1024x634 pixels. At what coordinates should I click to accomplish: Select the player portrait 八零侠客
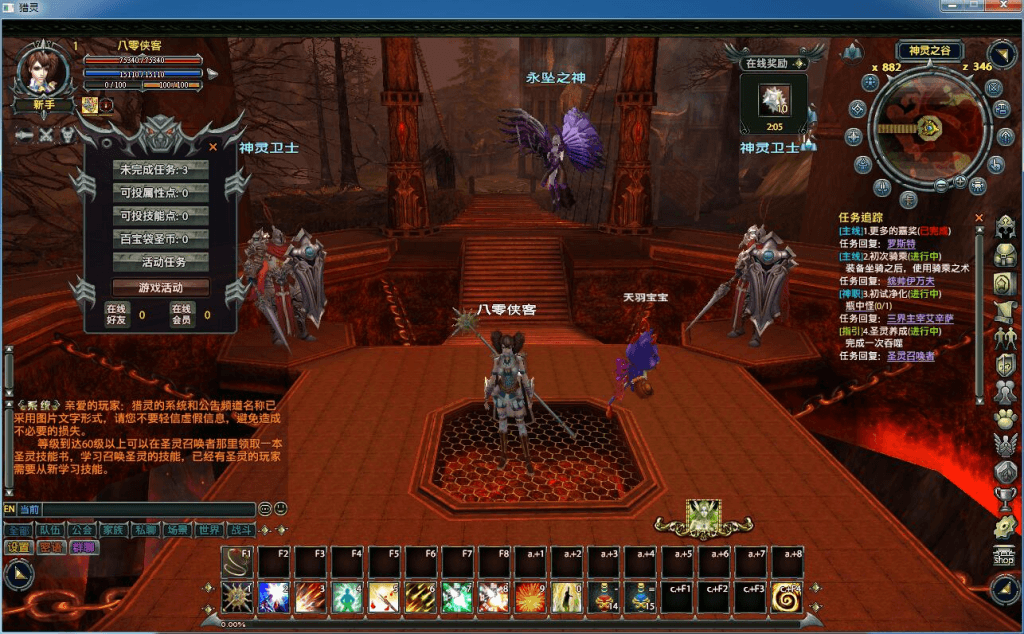42,70
